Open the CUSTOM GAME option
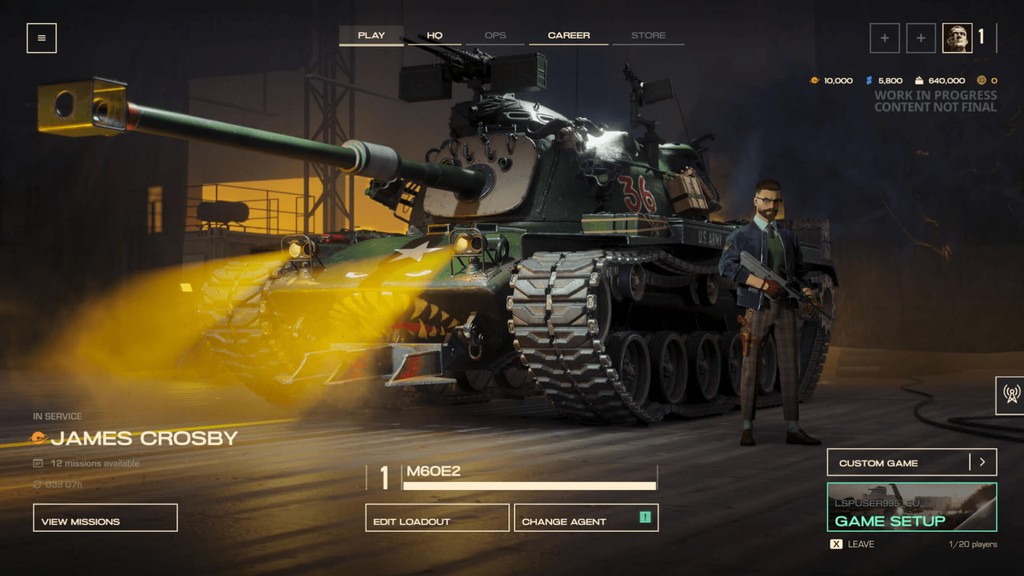Viewport: 1024px width, 576px height. point(898,462)
